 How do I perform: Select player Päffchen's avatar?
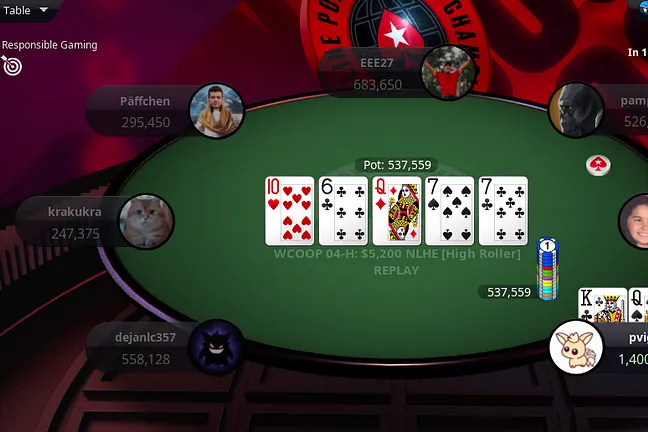tap(217, 110)
